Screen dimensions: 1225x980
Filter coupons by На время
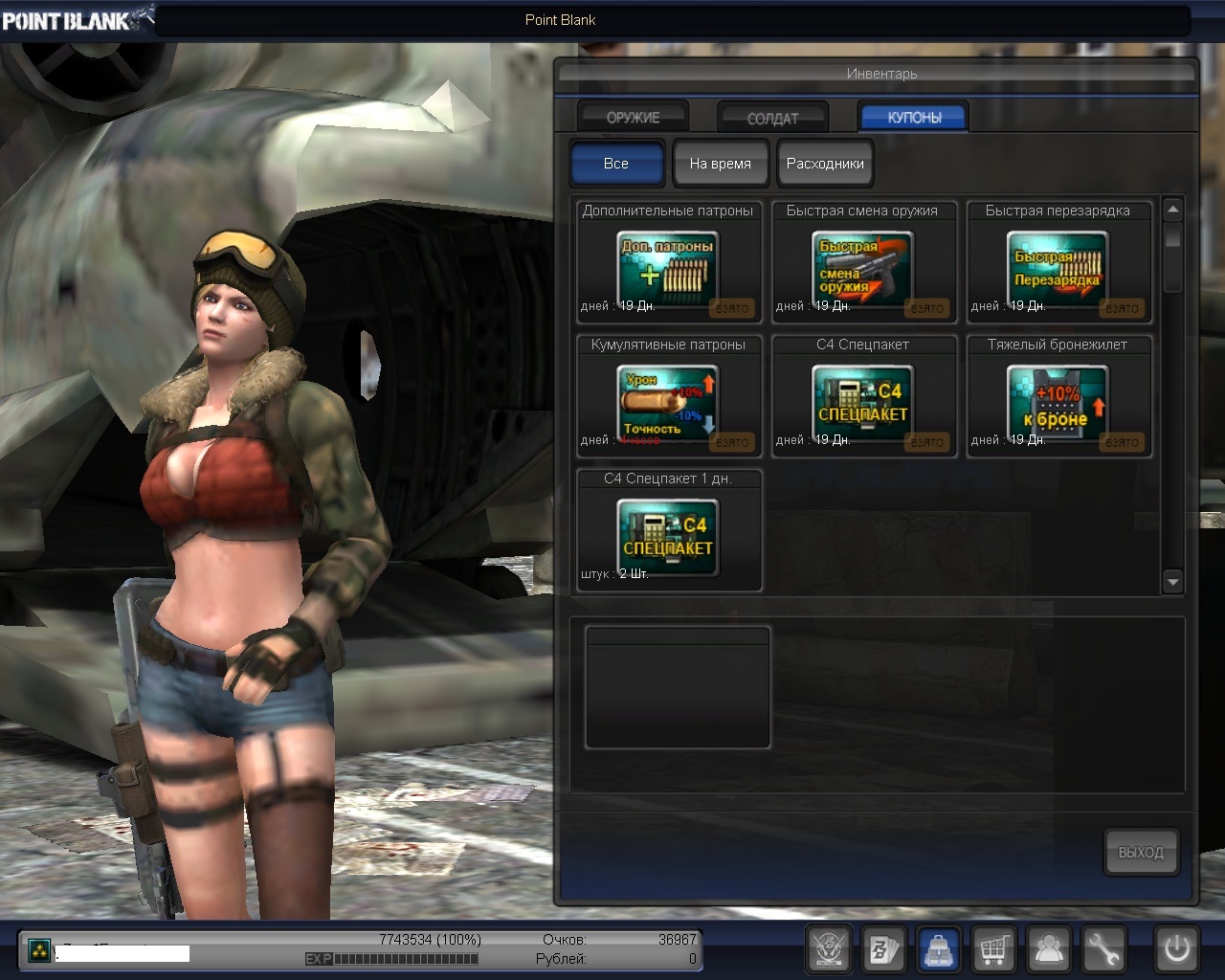720,164
